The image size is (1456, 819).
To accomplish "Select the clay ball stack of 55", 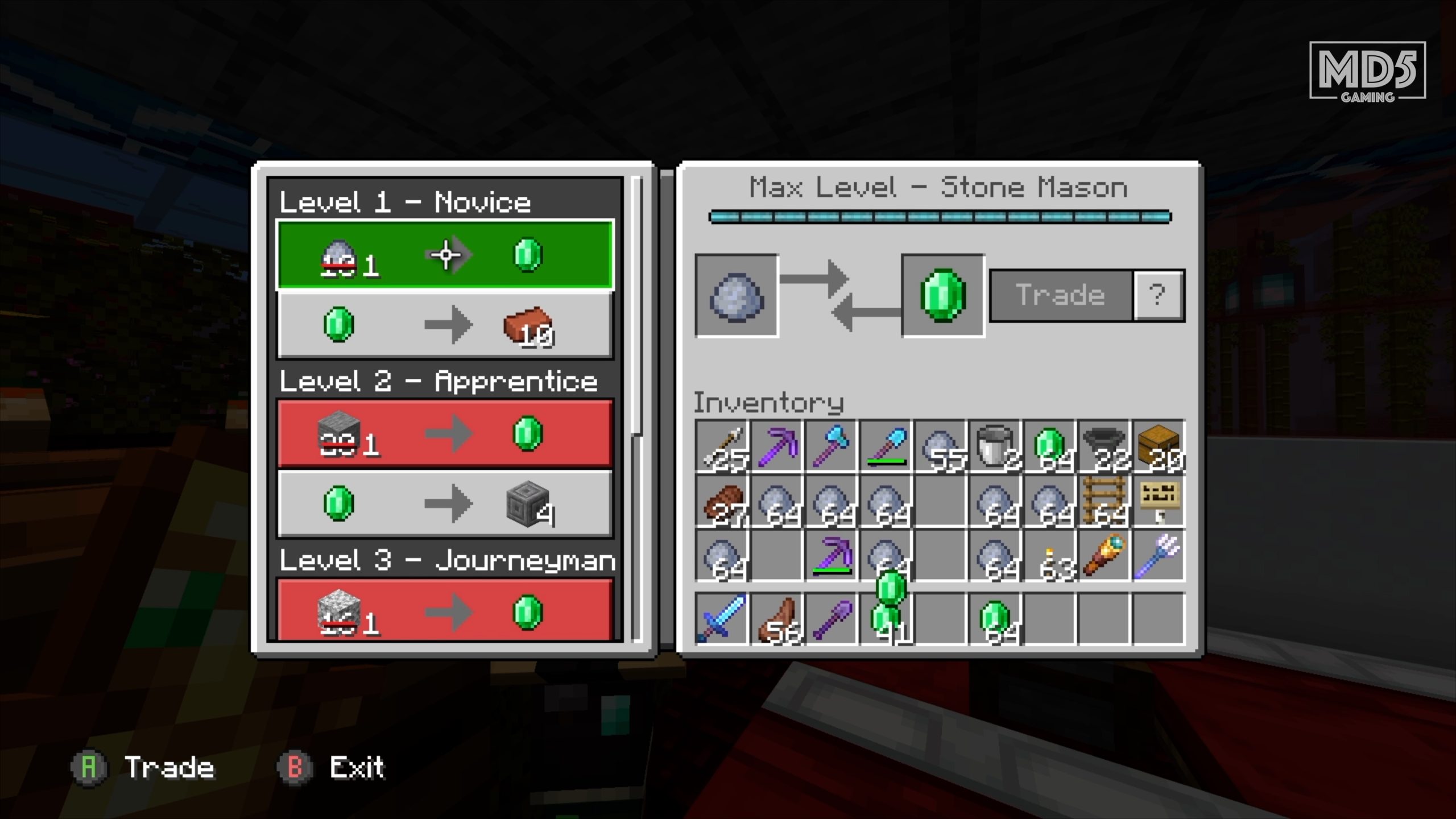I will (x=941, y=447).
